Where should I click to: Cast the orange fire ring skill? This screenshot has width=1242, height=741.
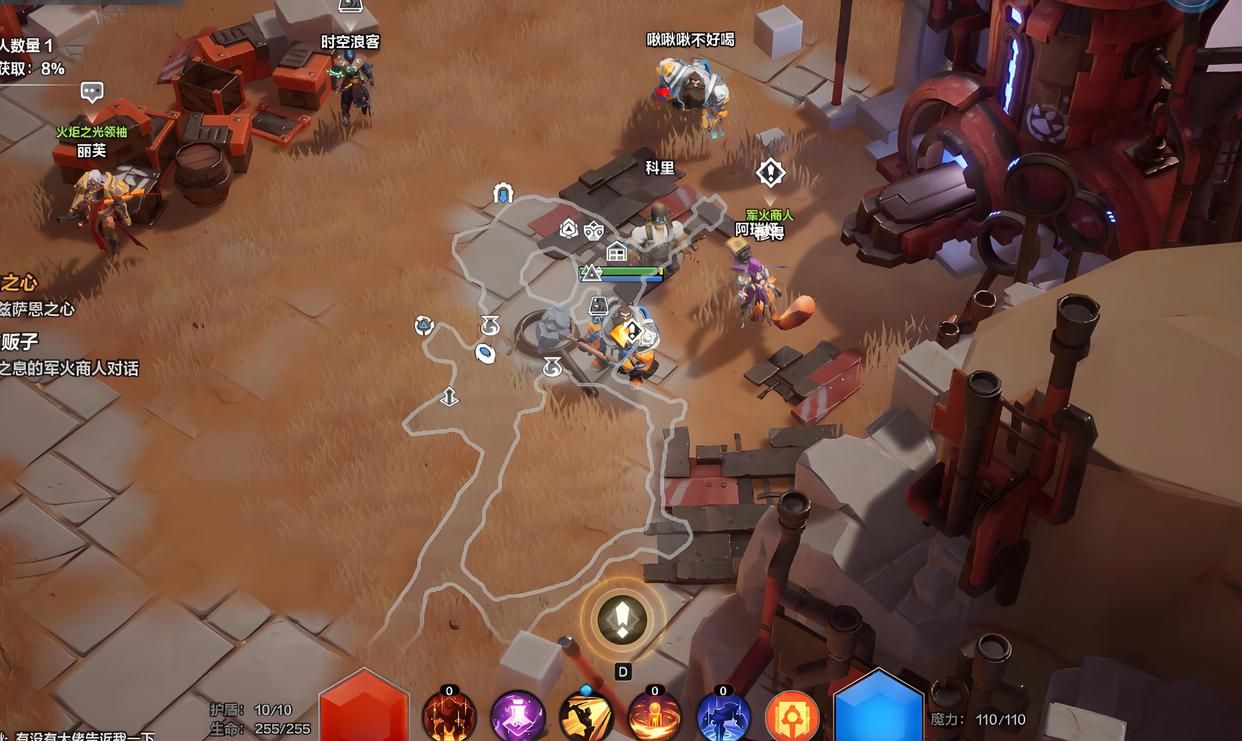click(x=654, y=717)
